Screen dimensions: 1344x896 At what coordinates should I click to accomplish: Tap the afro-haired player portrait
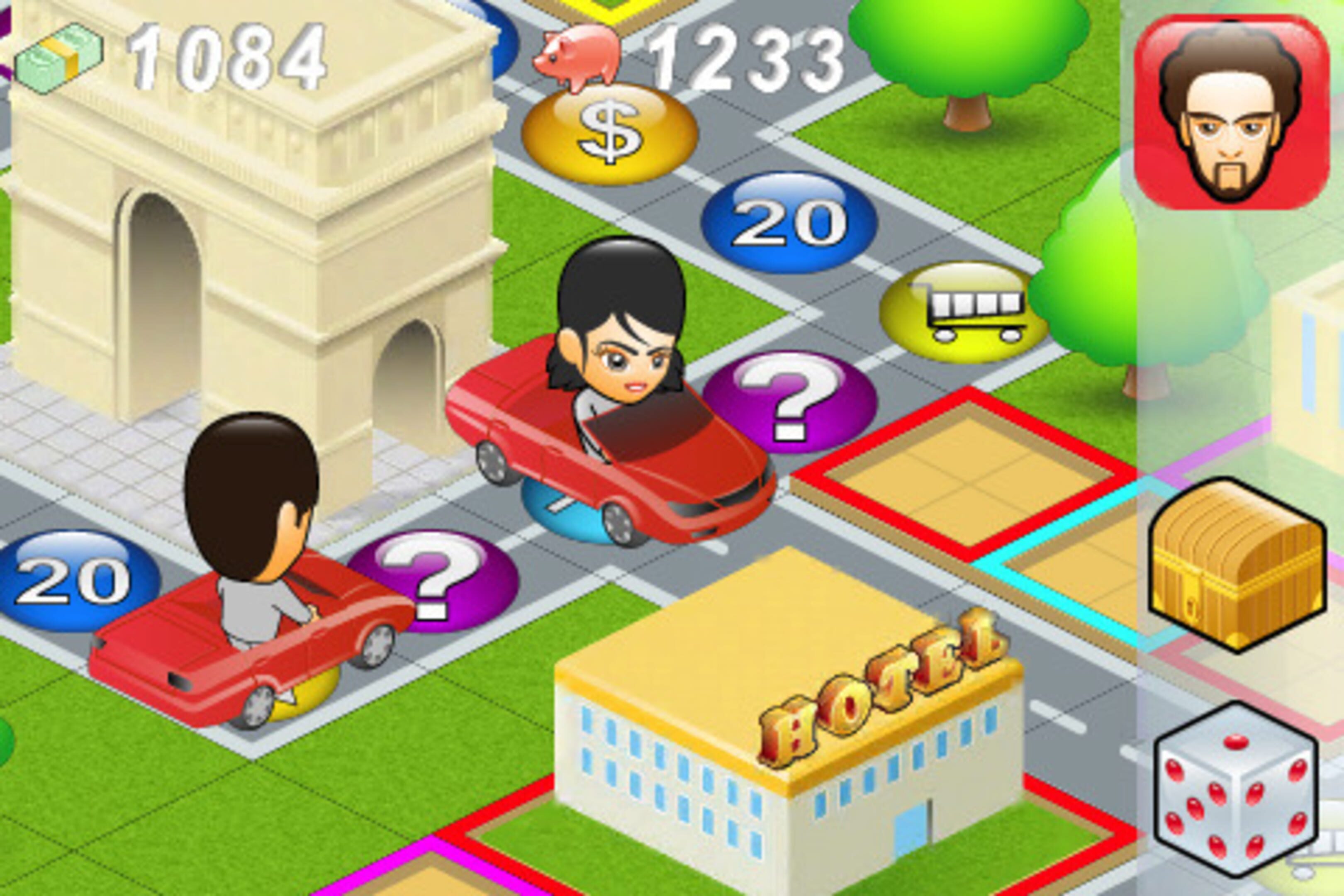coord(1232,112)
